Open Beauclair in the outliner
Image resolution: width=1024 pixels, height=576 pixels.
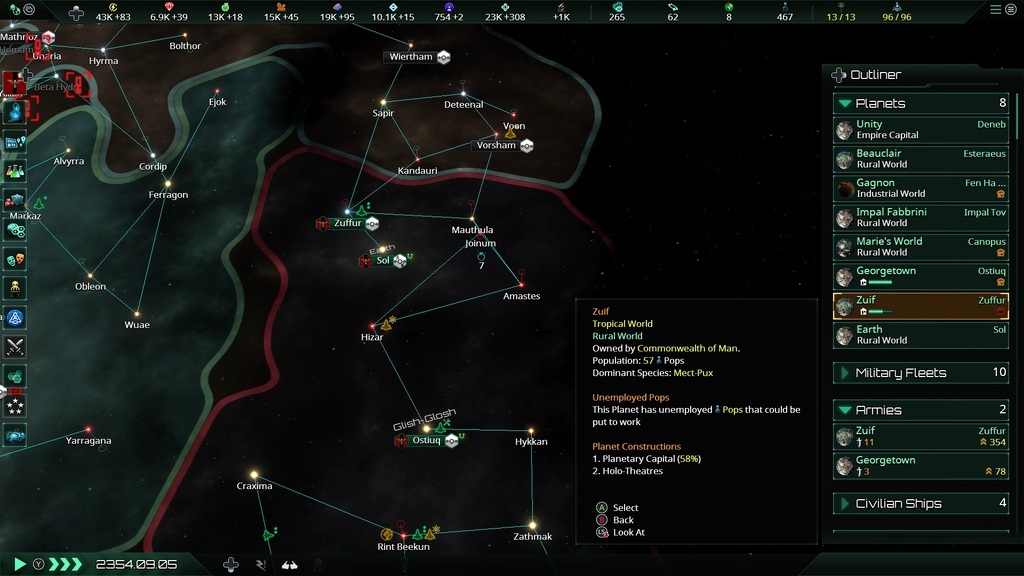pyautogui.click(x=920, y=159)
